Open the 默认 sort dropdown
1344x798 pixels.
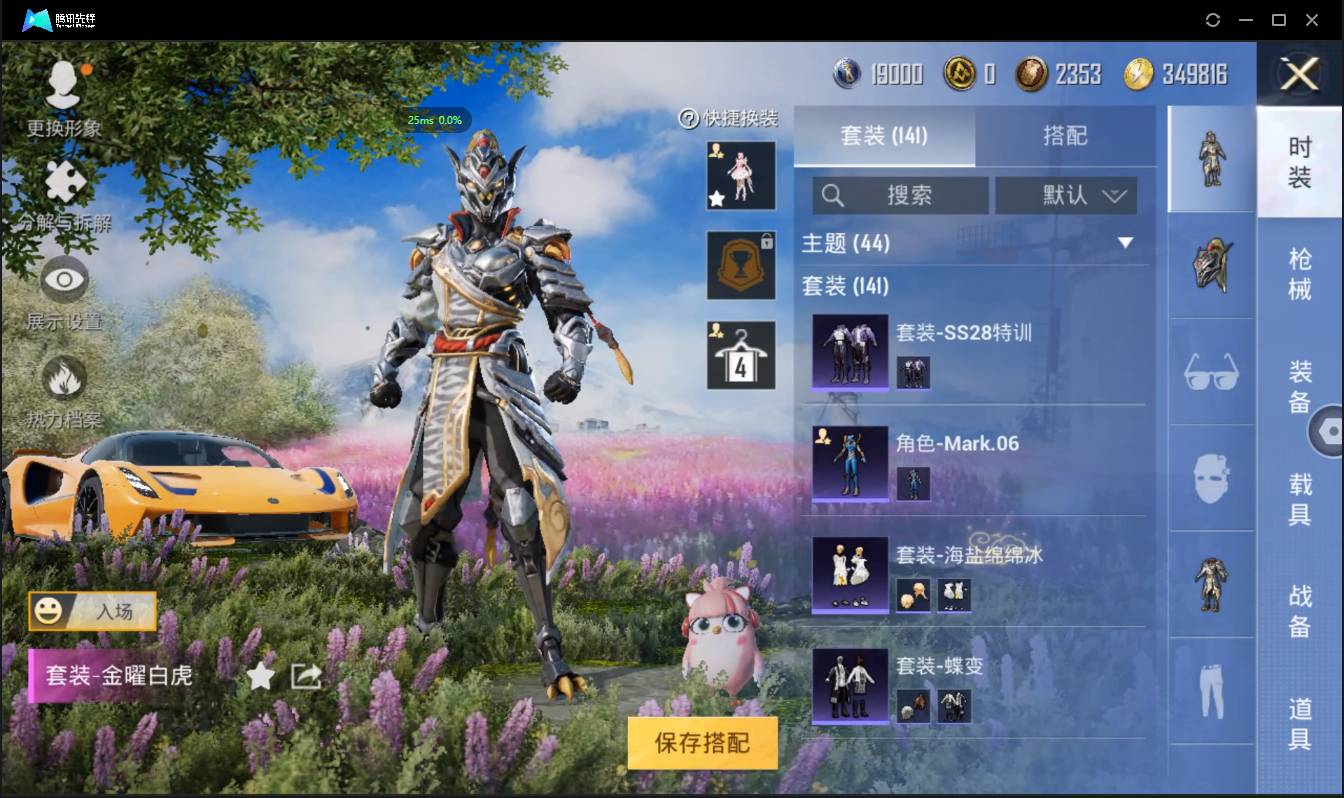(x=1065, y=196)
